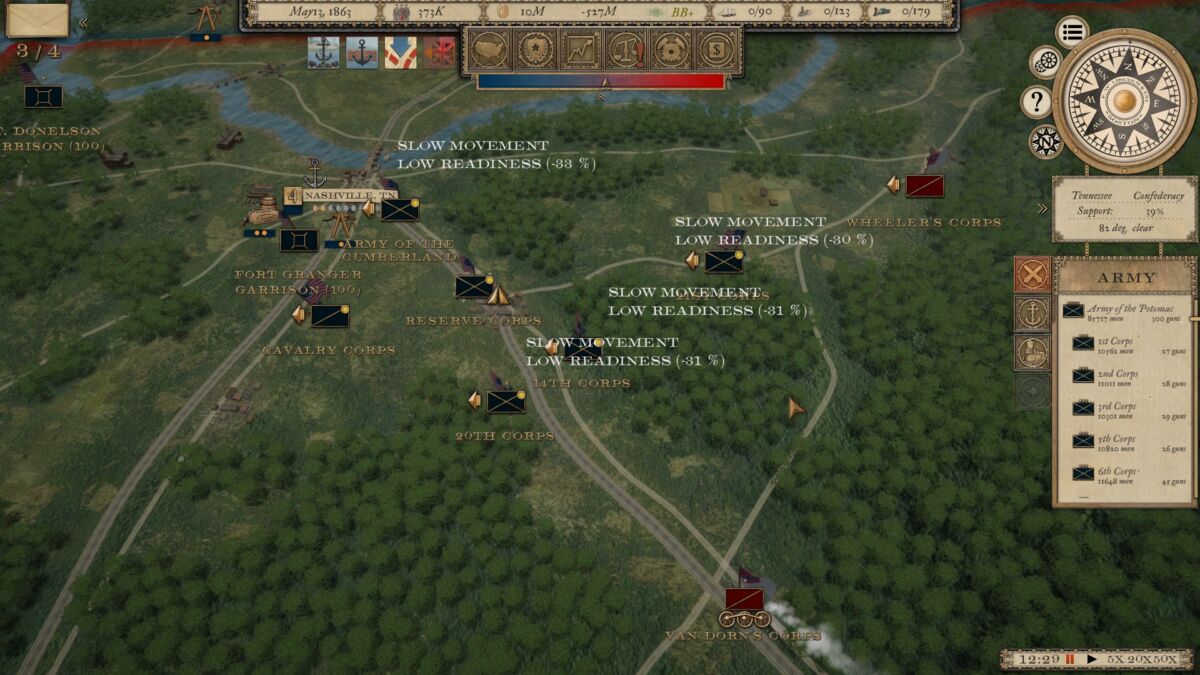Set game speed to 5X

[x=1115, y=660]
